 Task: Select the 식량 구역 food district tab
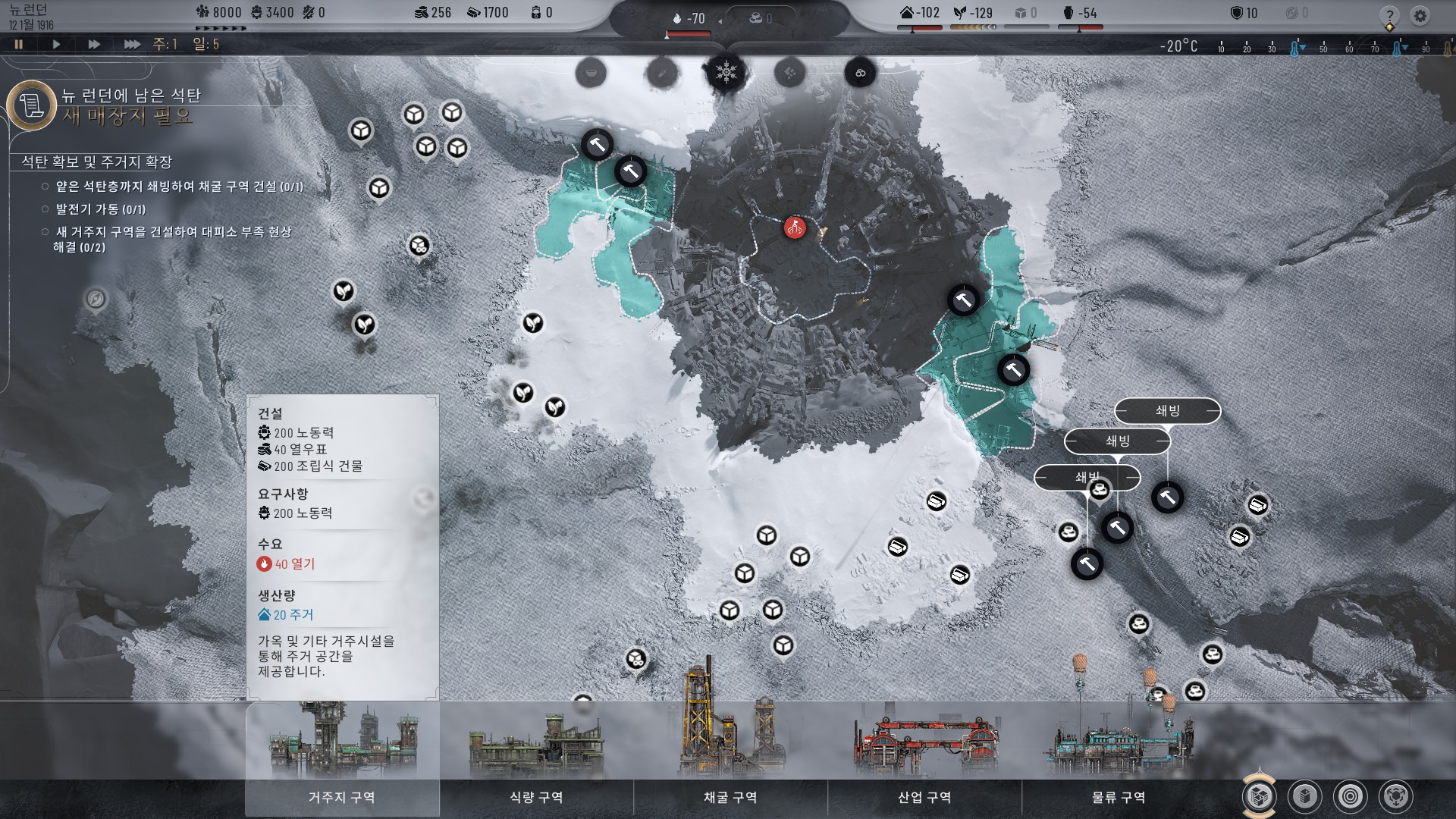tap(536, 797)
